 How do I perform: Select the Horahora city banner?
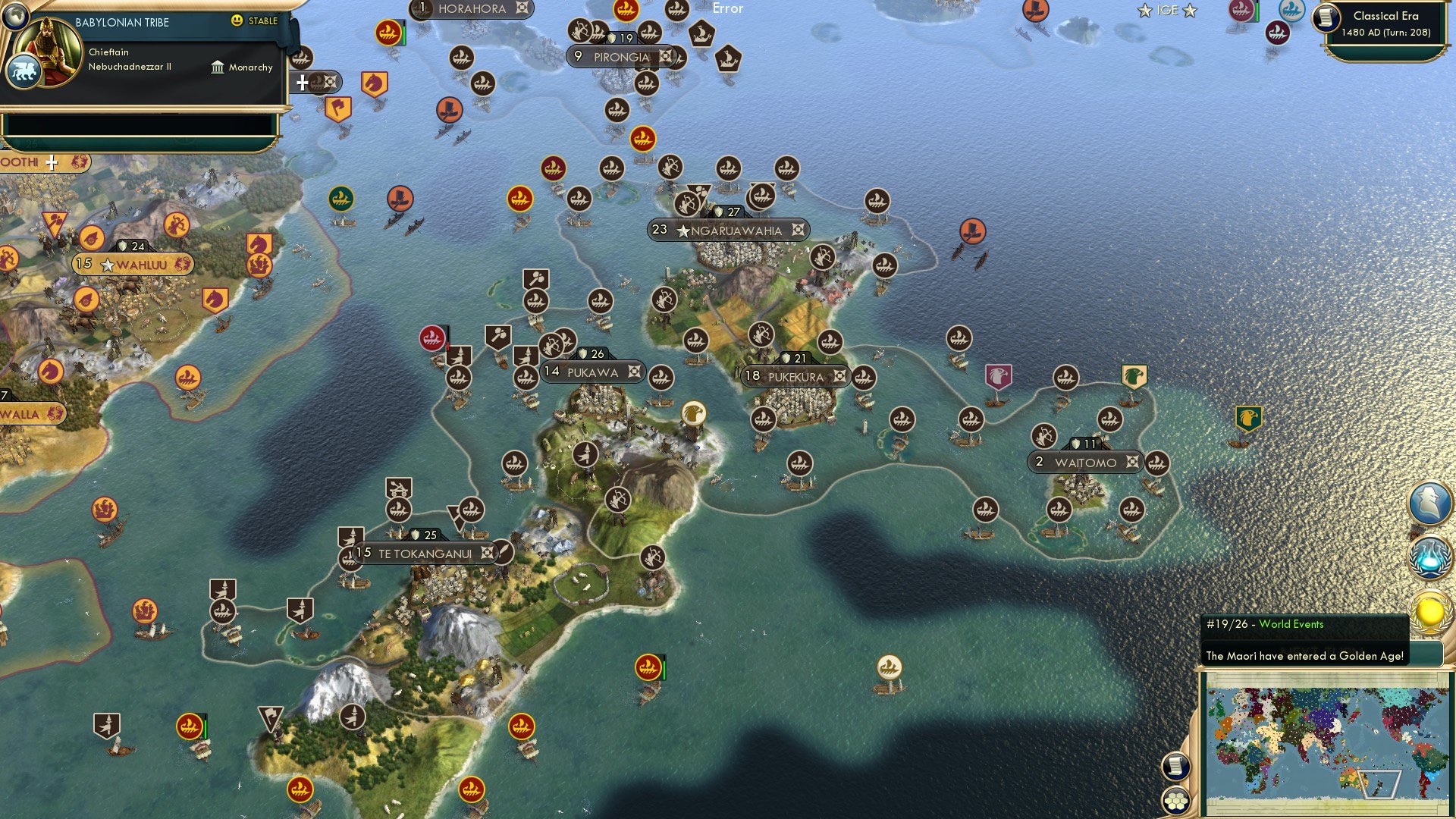pyautogui.click(x=471, y=9)
